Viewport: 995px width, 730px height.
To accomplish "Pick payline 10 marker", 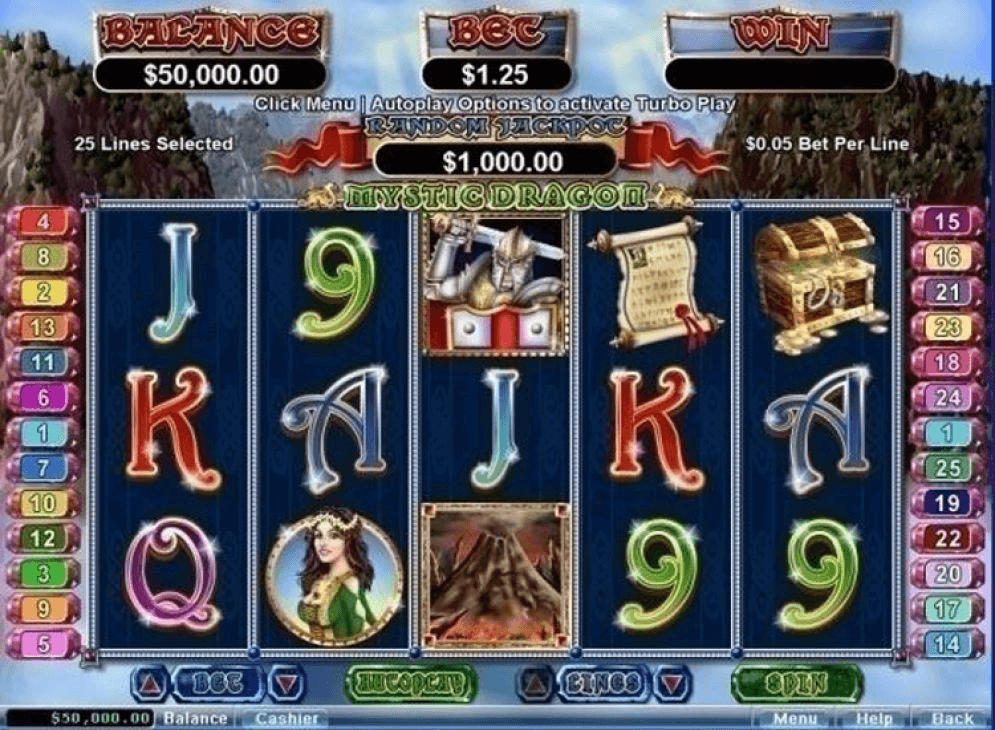I will point(44,503).
